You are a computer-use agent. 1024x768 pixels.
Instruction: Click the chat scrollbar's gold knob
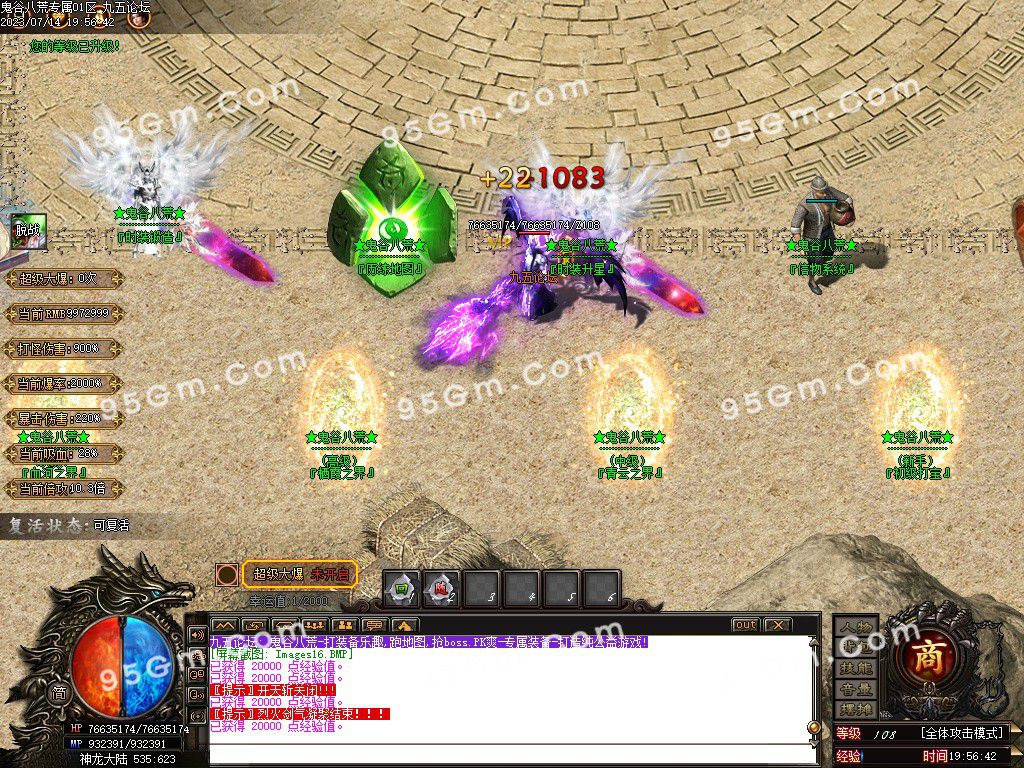pyautogui.click(x=814, y=727)
